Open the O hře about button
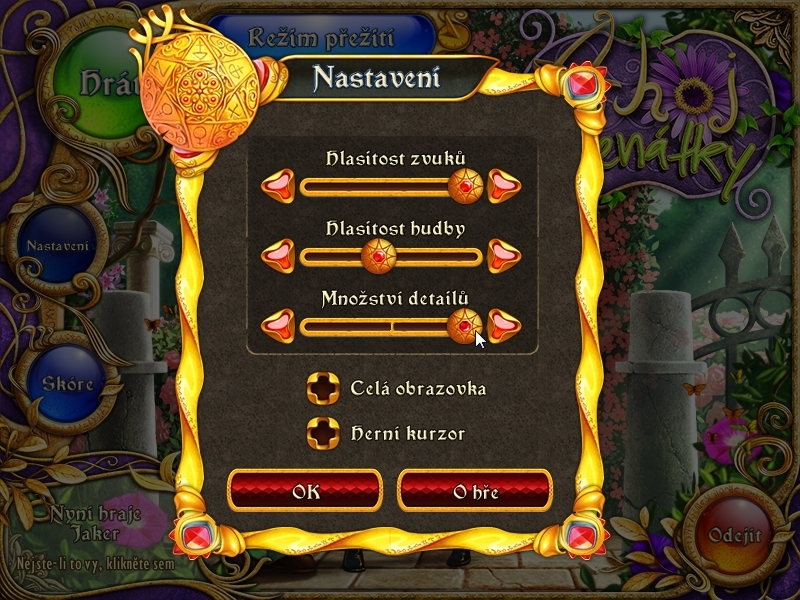Viewport: 800px width, 600px height. [475, 491]
